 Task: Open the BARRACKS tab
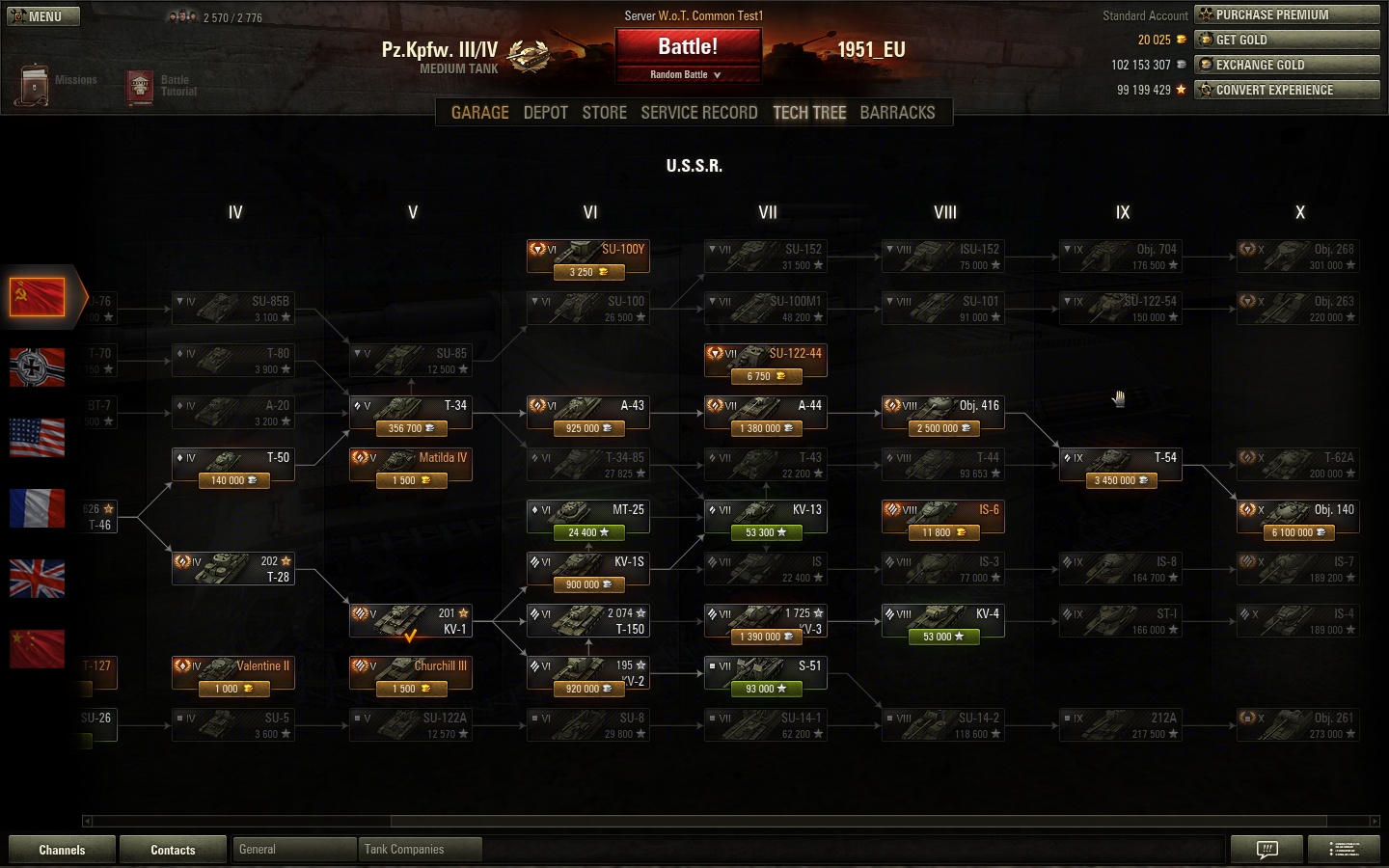(897, 113)
